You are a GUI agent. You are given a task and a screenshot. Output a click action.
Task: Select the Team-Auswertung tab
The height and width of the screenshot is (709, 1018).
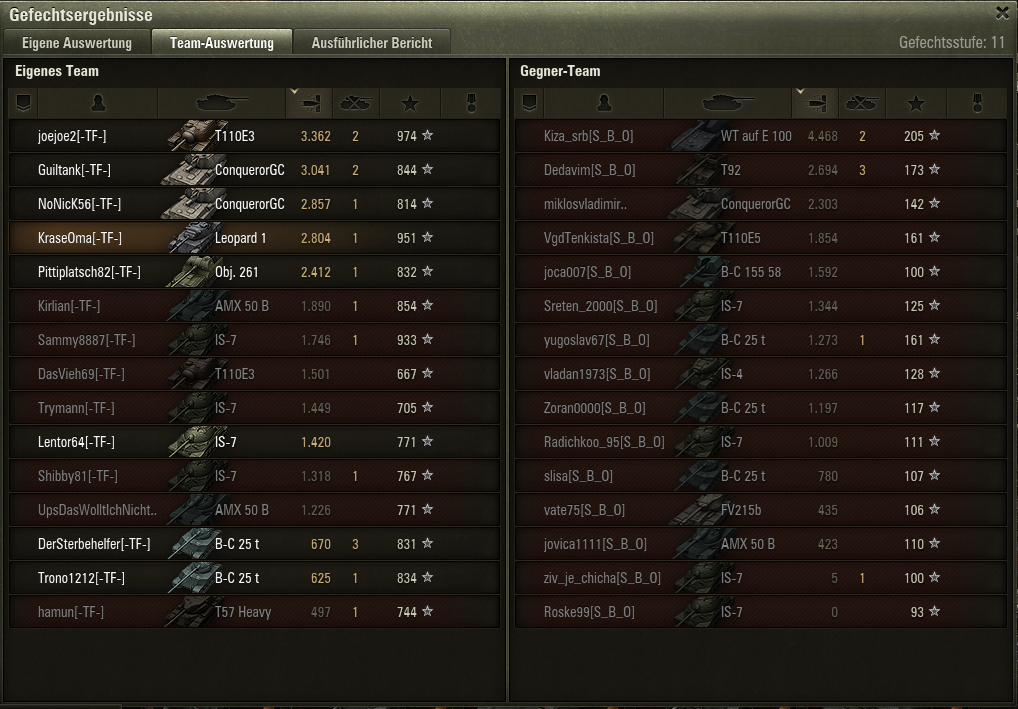pos(222,43)
